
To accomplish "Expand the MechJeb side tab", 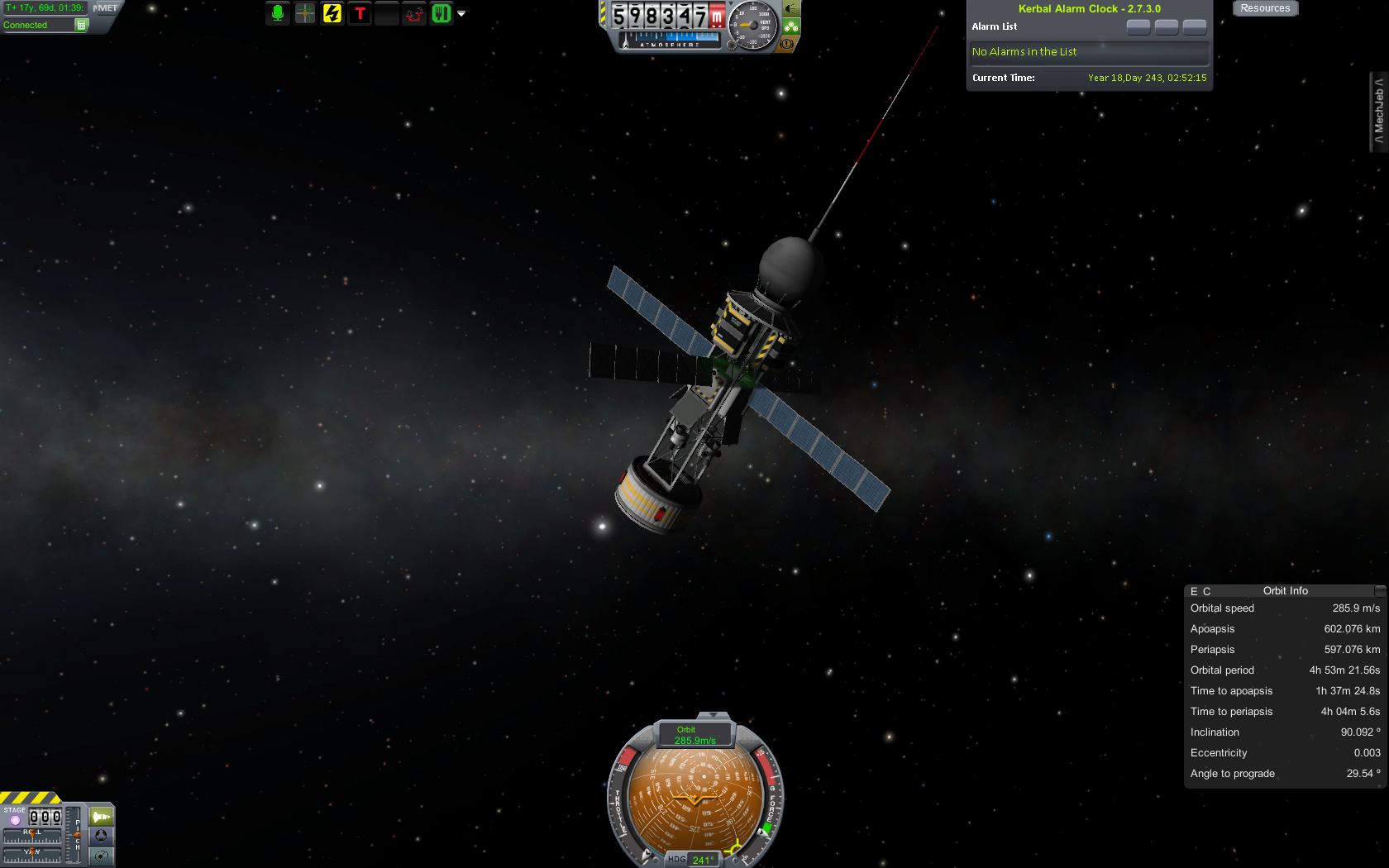I will coord(1378,112).
